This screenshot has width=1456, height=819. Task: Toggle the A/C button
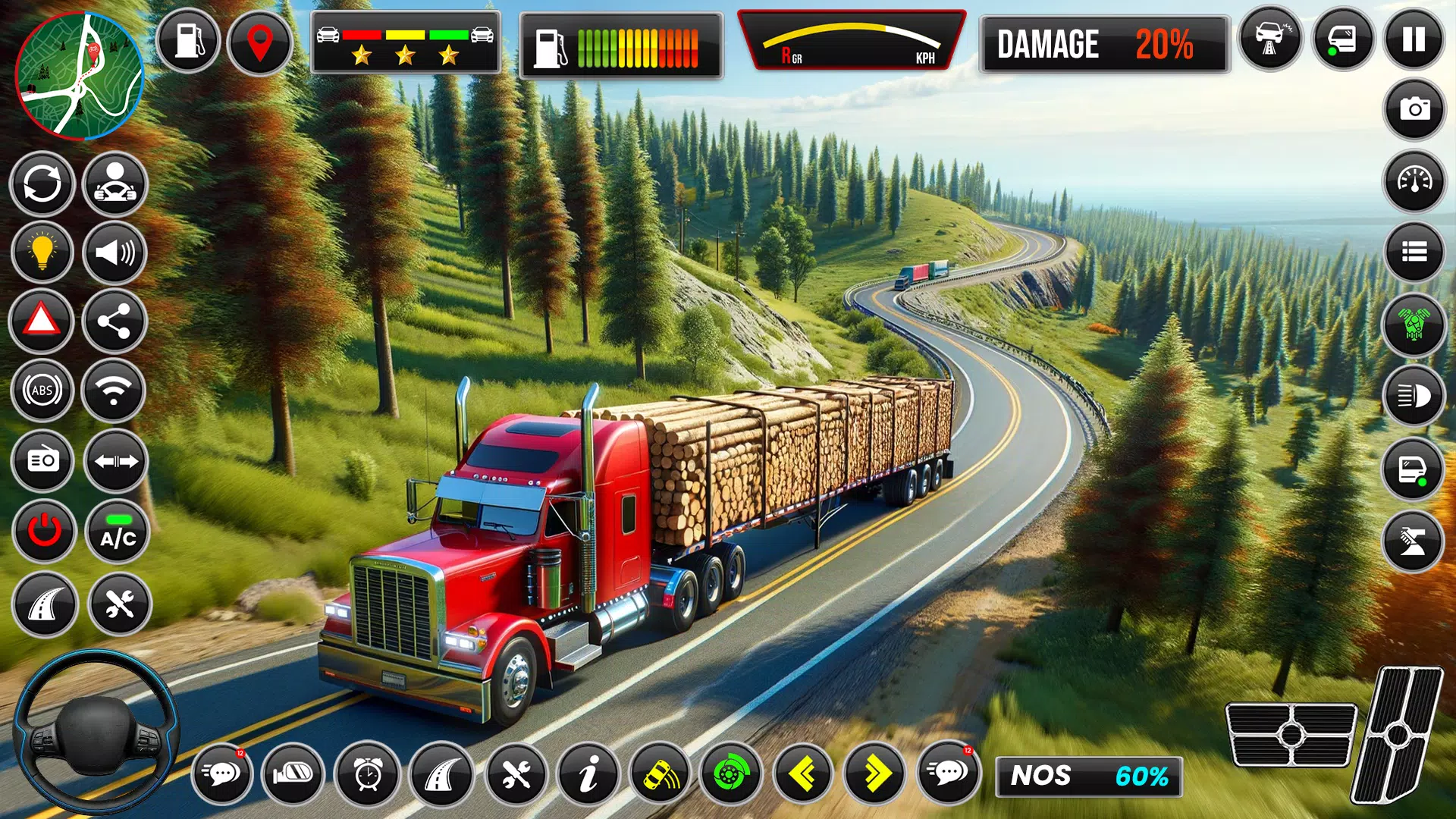coord(118,532)
